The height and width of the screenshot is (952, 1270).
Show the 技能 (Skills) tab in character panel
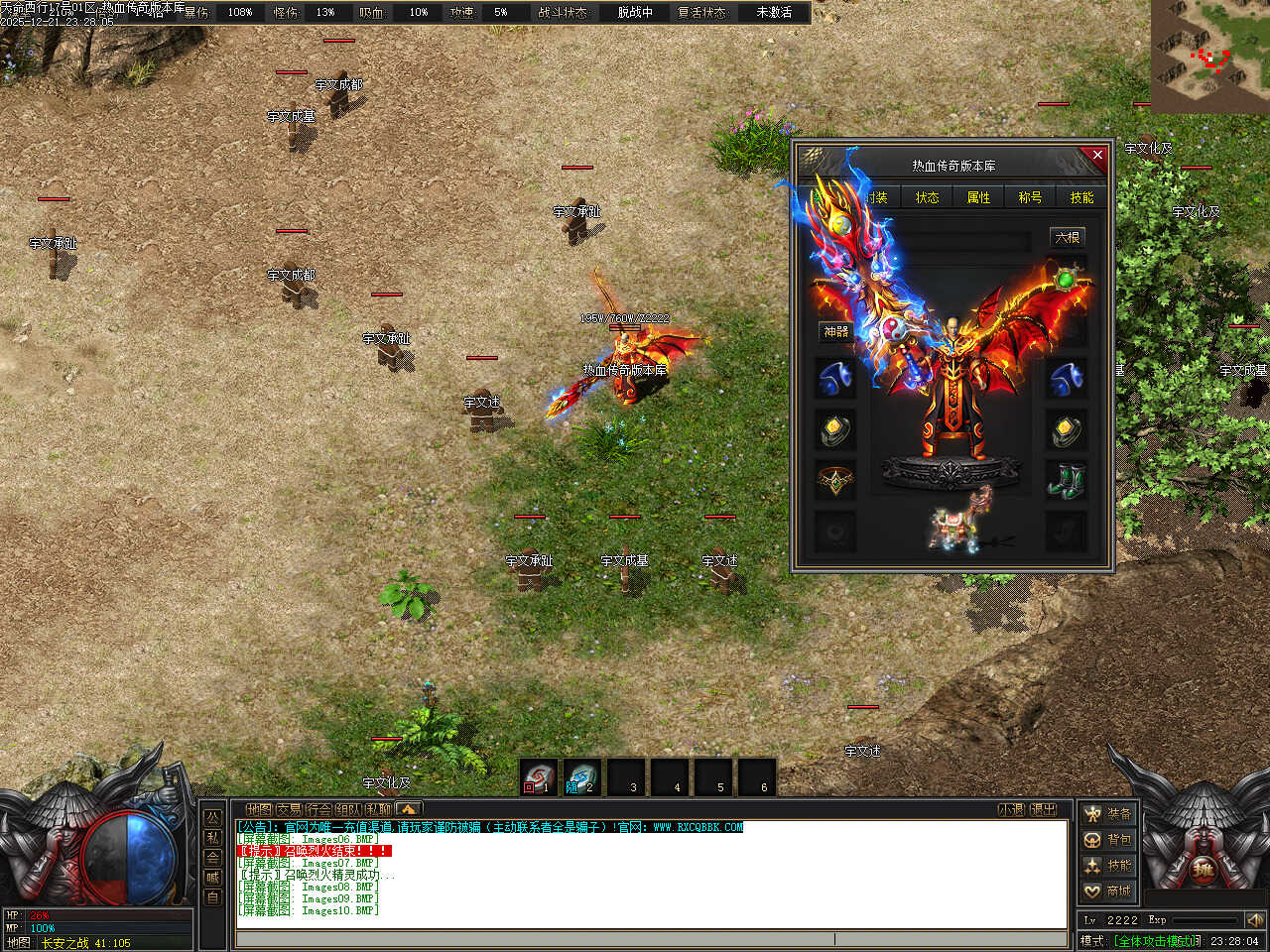point(1081,197)
